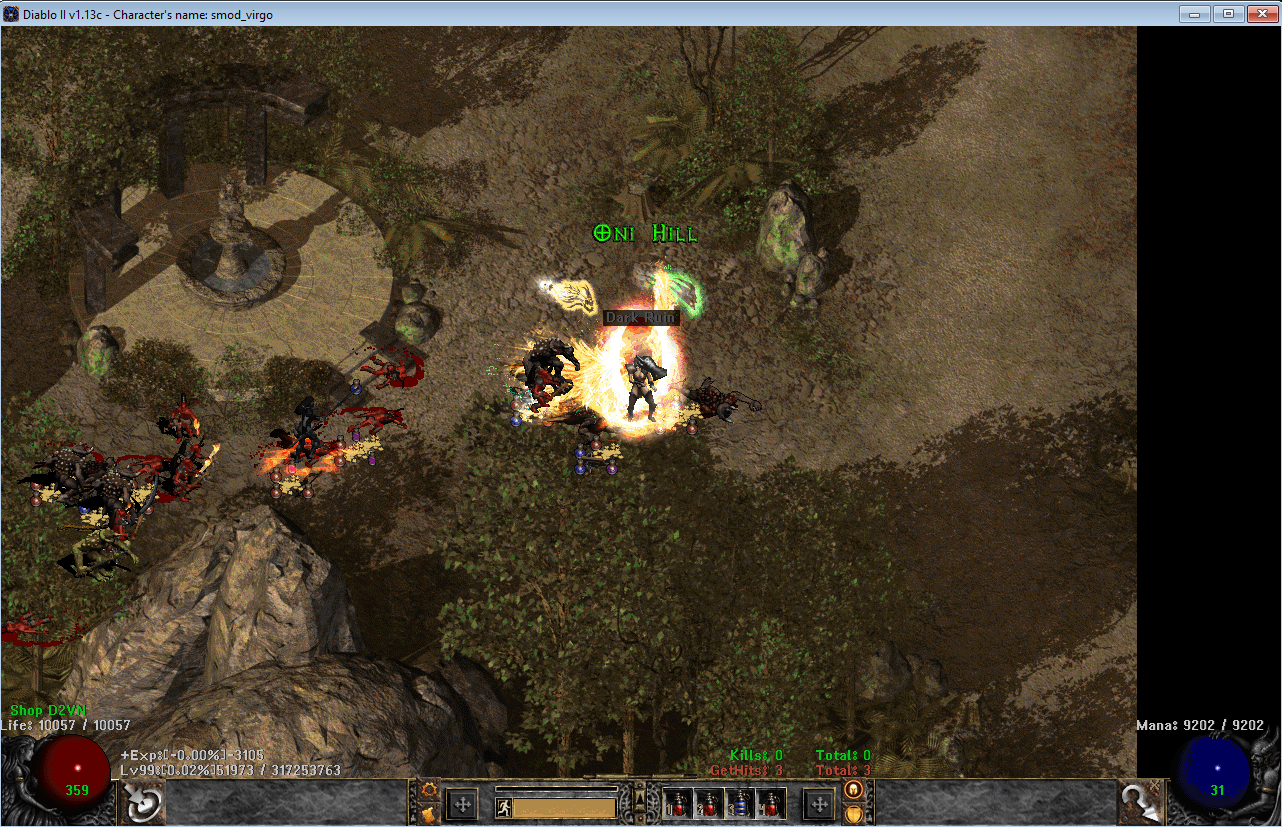
Task: Click the cross-arrow button beside the run toggle
Action: point(462,804)
